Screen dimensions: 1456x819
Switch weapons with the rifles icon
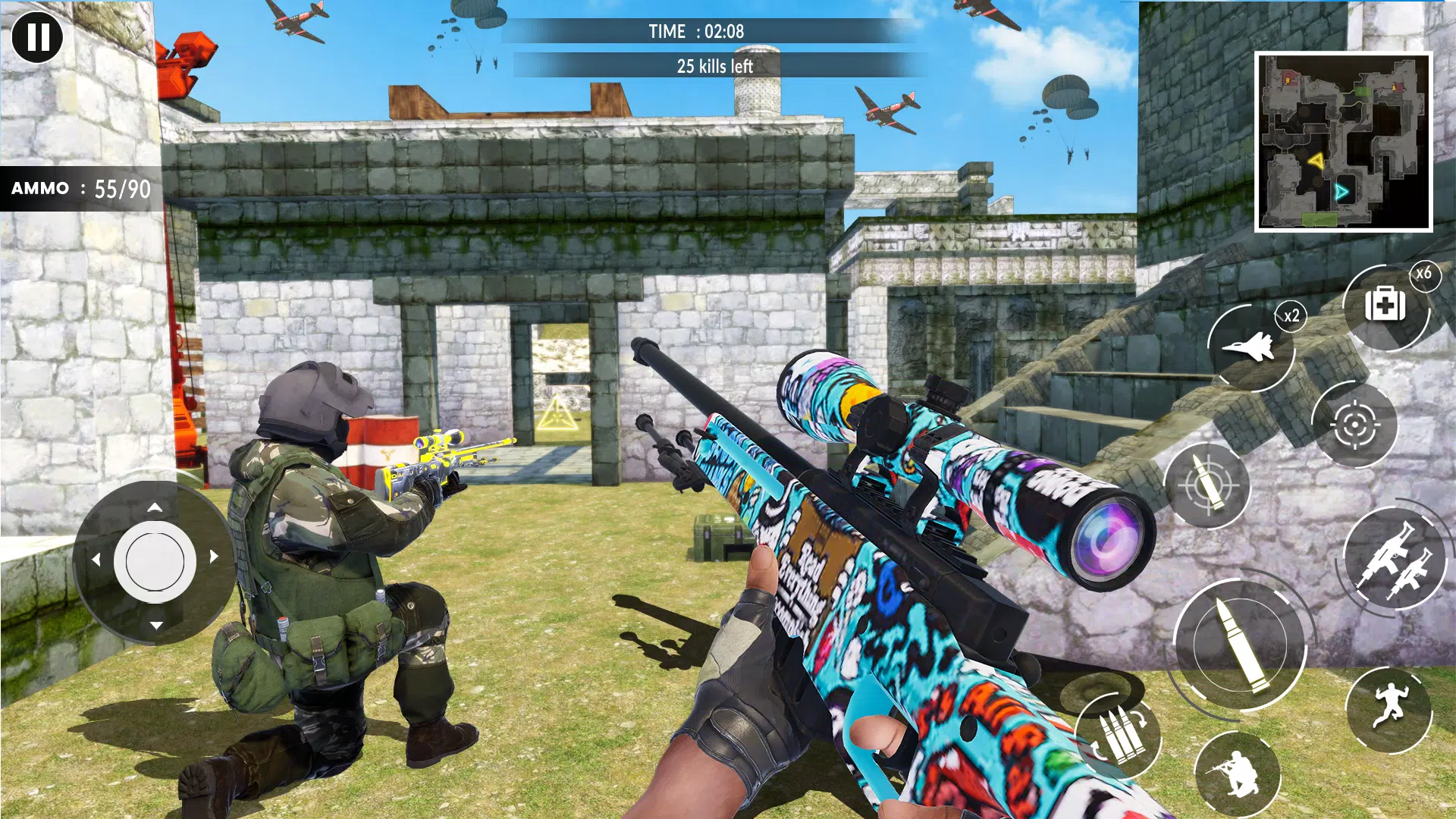[1393, 560]
